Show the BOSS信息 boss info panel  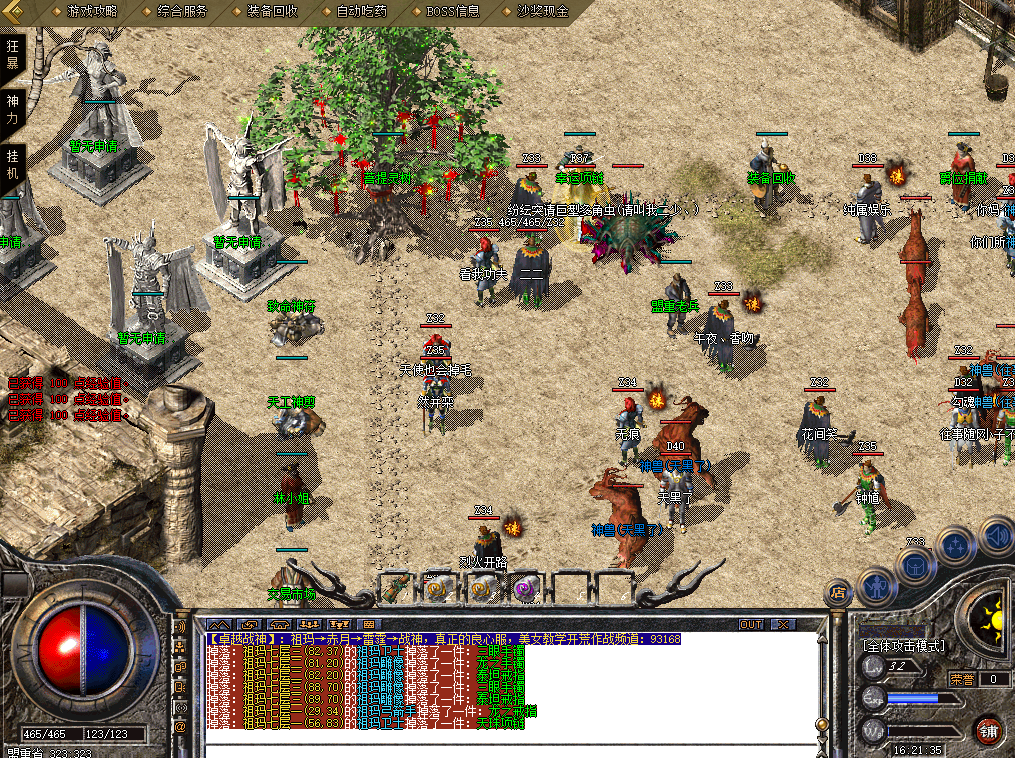[453, 12]
